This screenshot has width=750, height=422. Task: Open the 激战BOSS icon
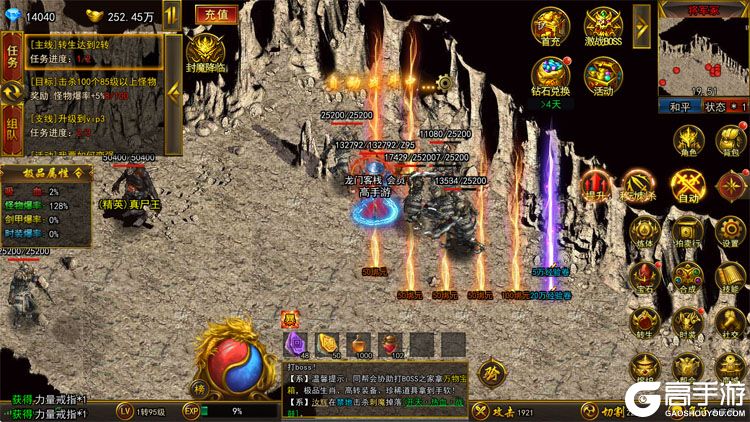(x=604, y=26)
